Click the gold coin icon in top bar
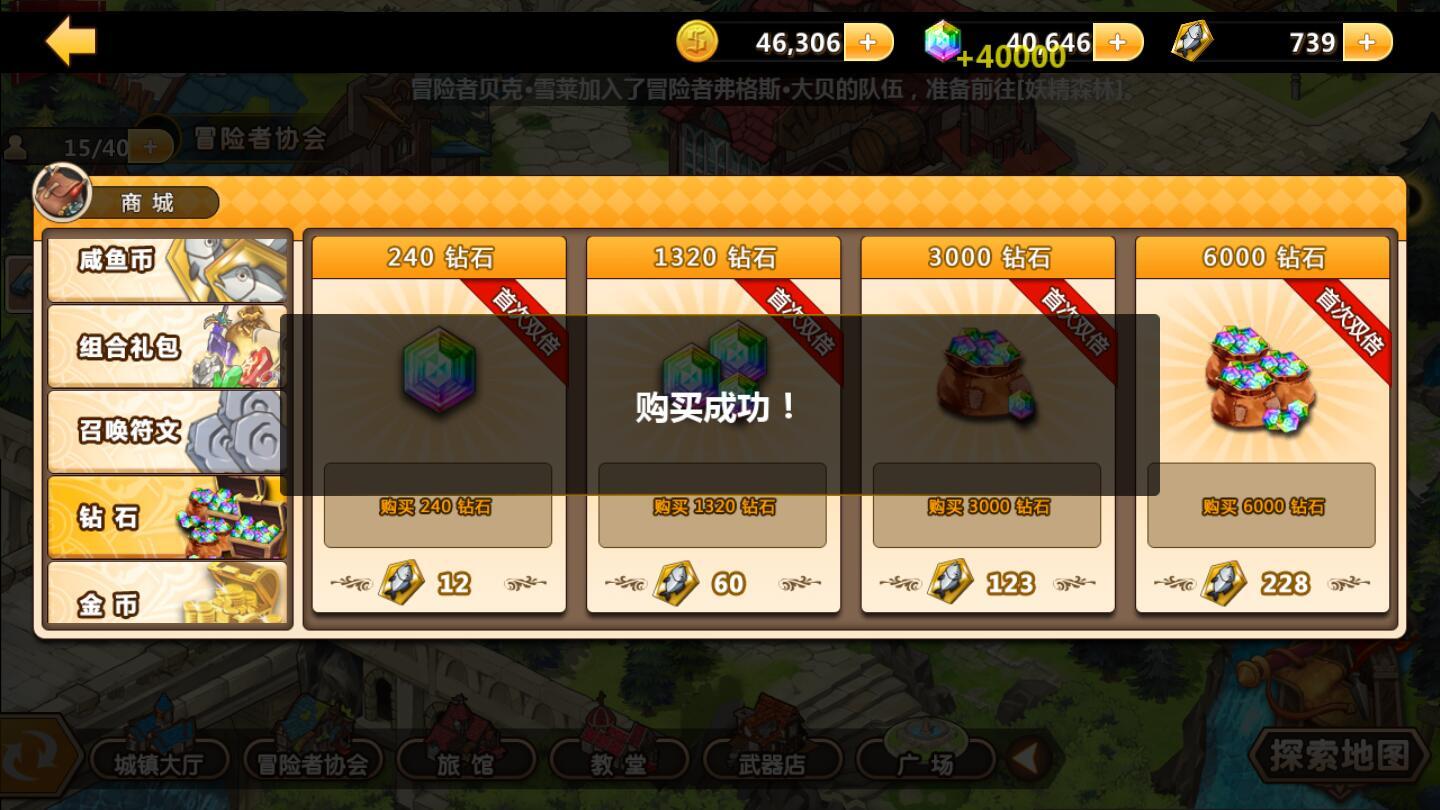 698,41
